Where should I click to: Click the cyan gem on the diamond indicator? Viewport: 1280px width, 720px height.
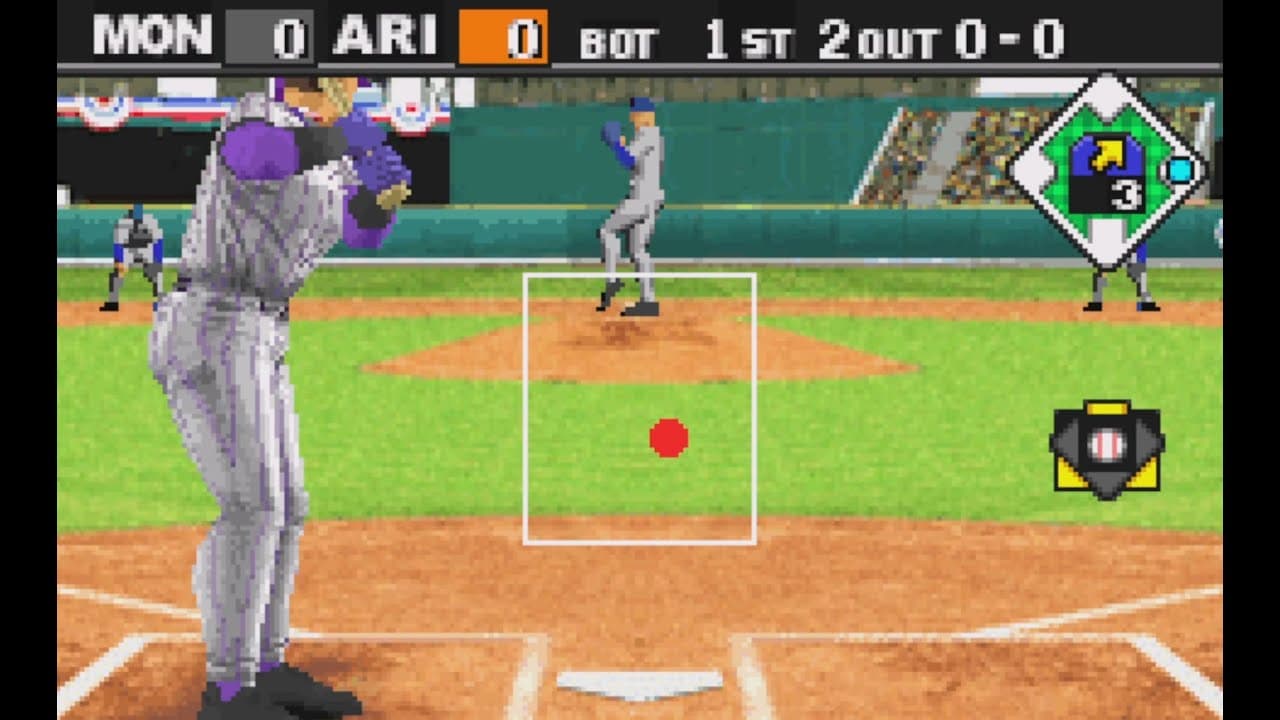click(x=1180, y=171)
